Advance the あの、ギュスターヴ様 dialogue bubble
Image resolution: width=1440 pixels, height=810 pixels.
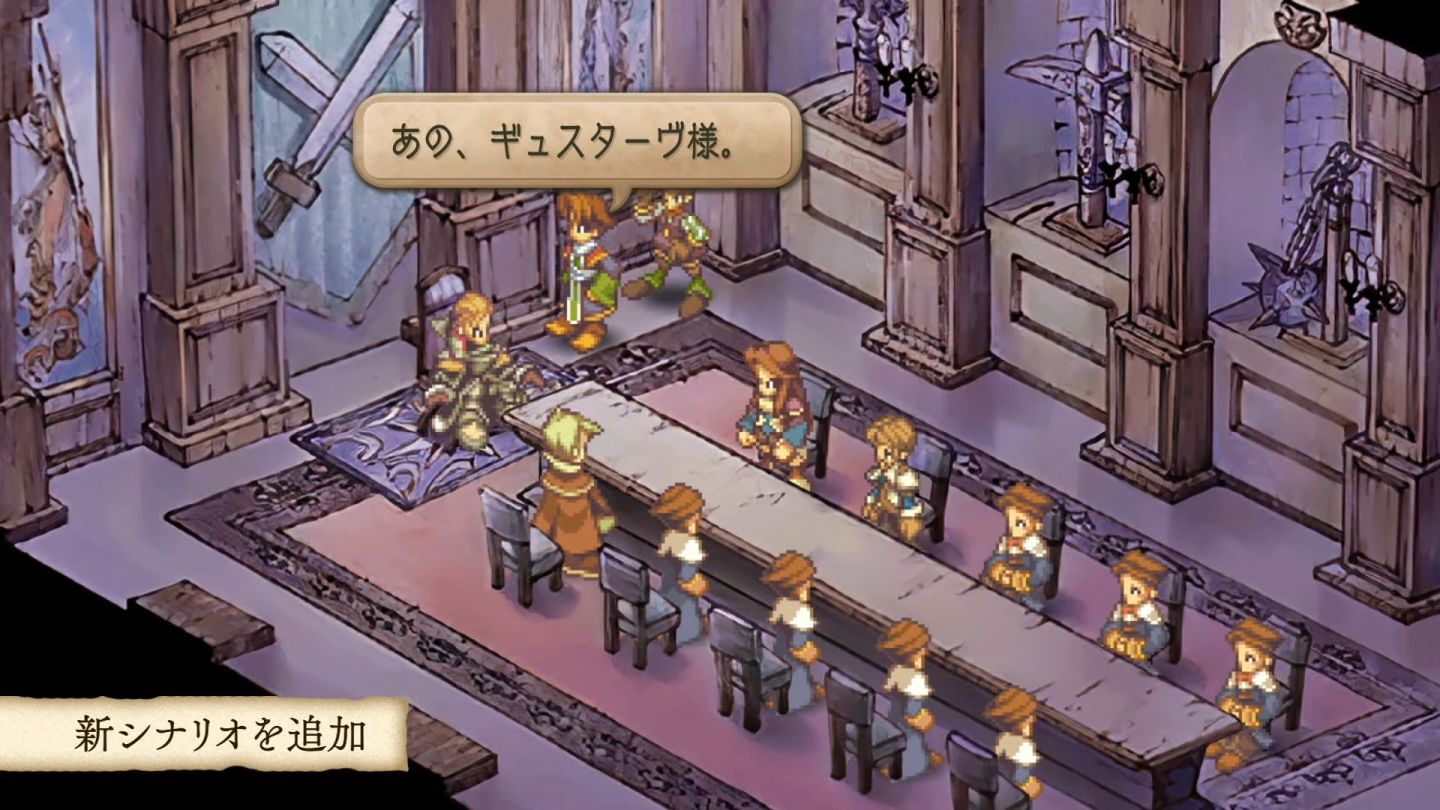(x=579, y=141)
